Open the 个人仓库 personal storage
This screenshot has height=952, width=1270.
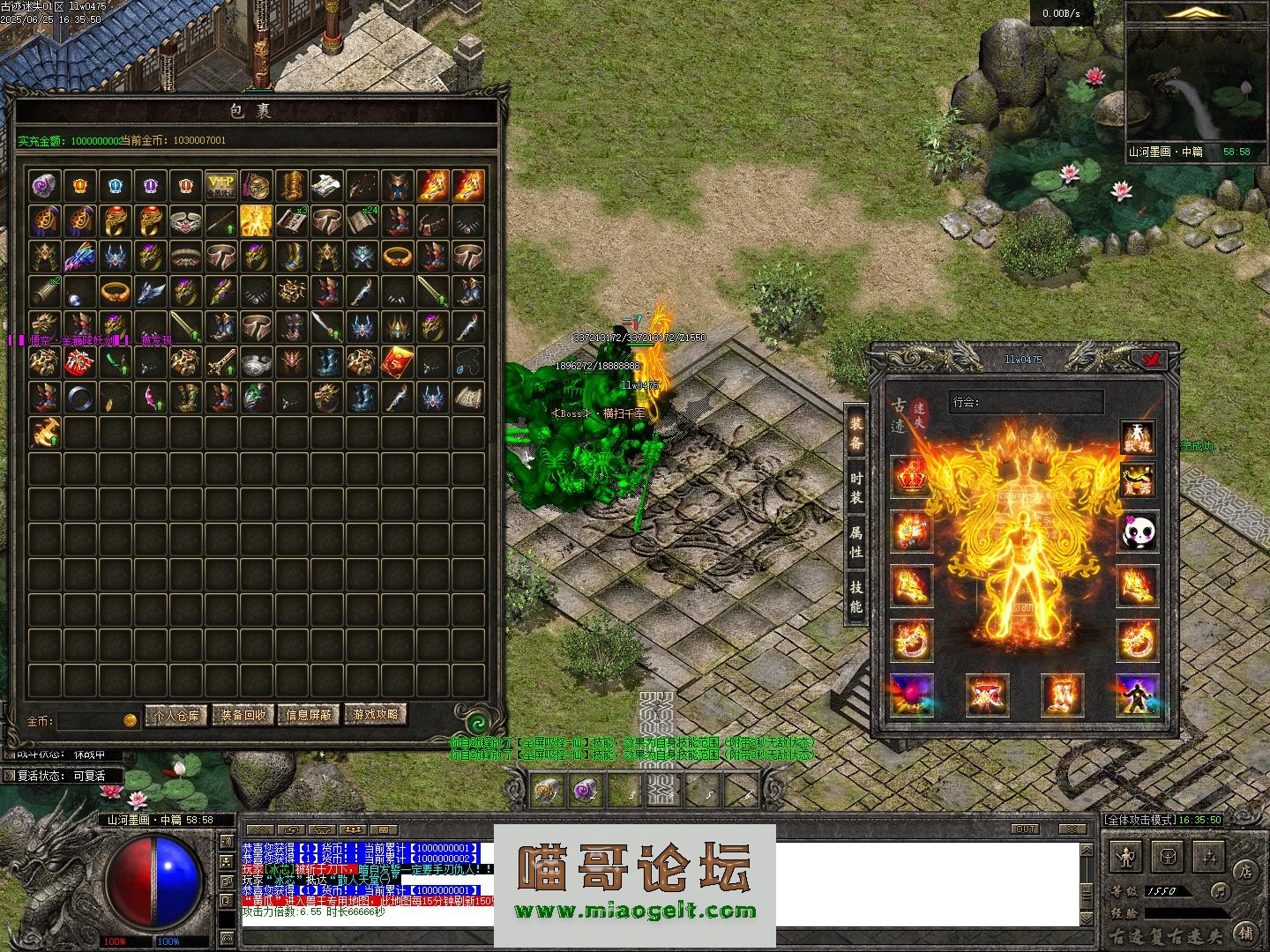176,715
